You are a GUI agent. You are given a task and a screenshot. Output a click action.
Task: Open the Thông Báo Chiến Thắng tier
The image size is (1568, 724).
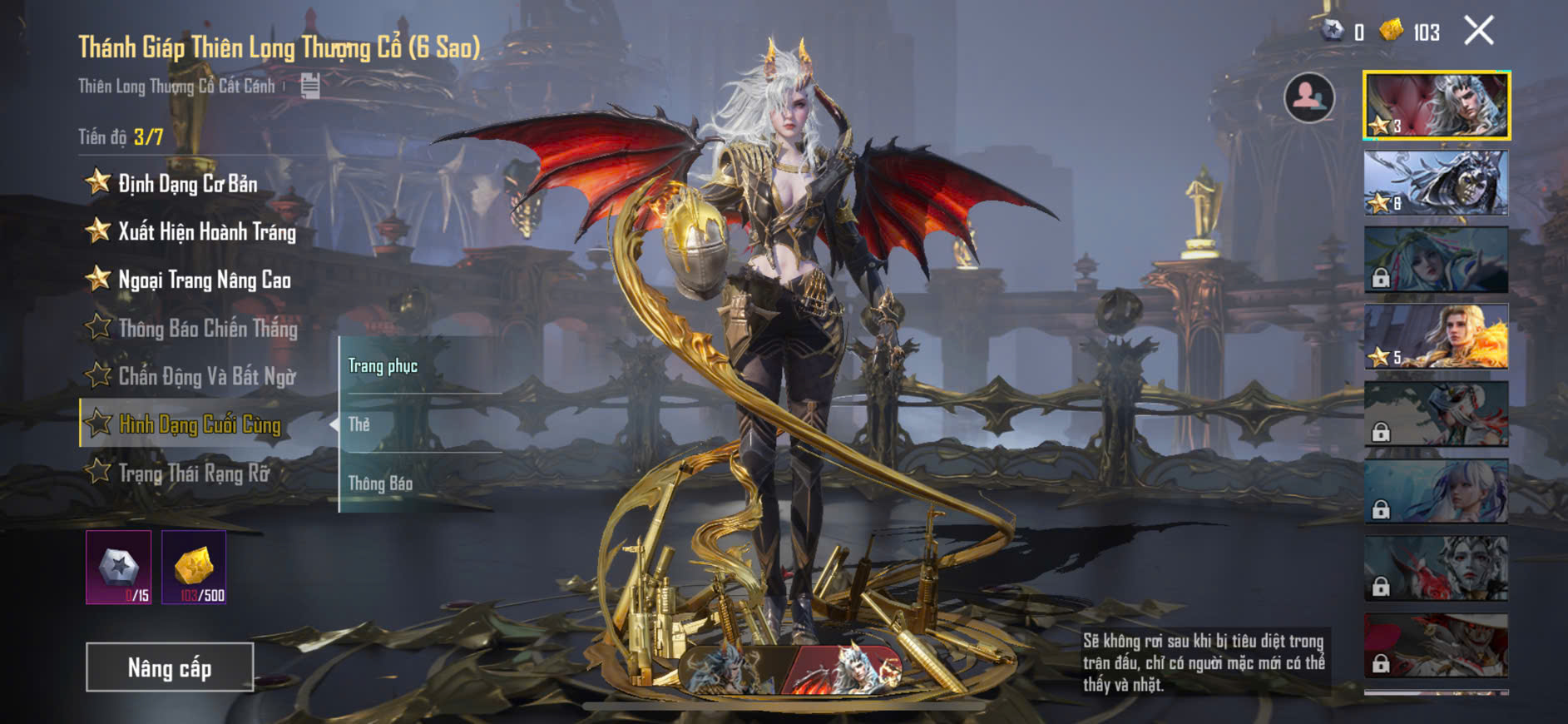207,329
